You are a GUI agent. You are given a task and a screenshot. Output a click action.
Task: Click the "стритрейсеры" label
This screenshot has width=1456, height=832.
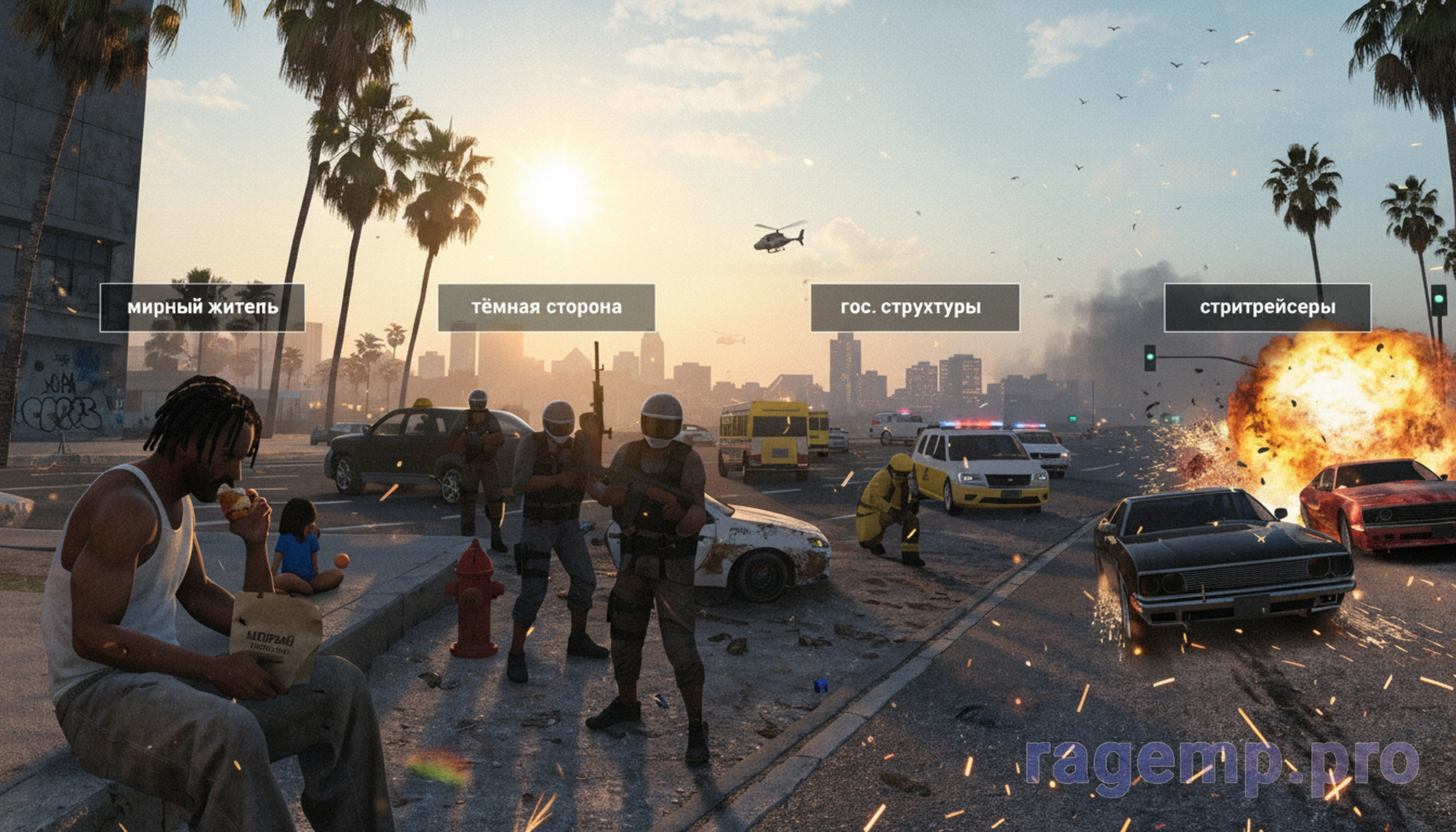(1267, 307)
